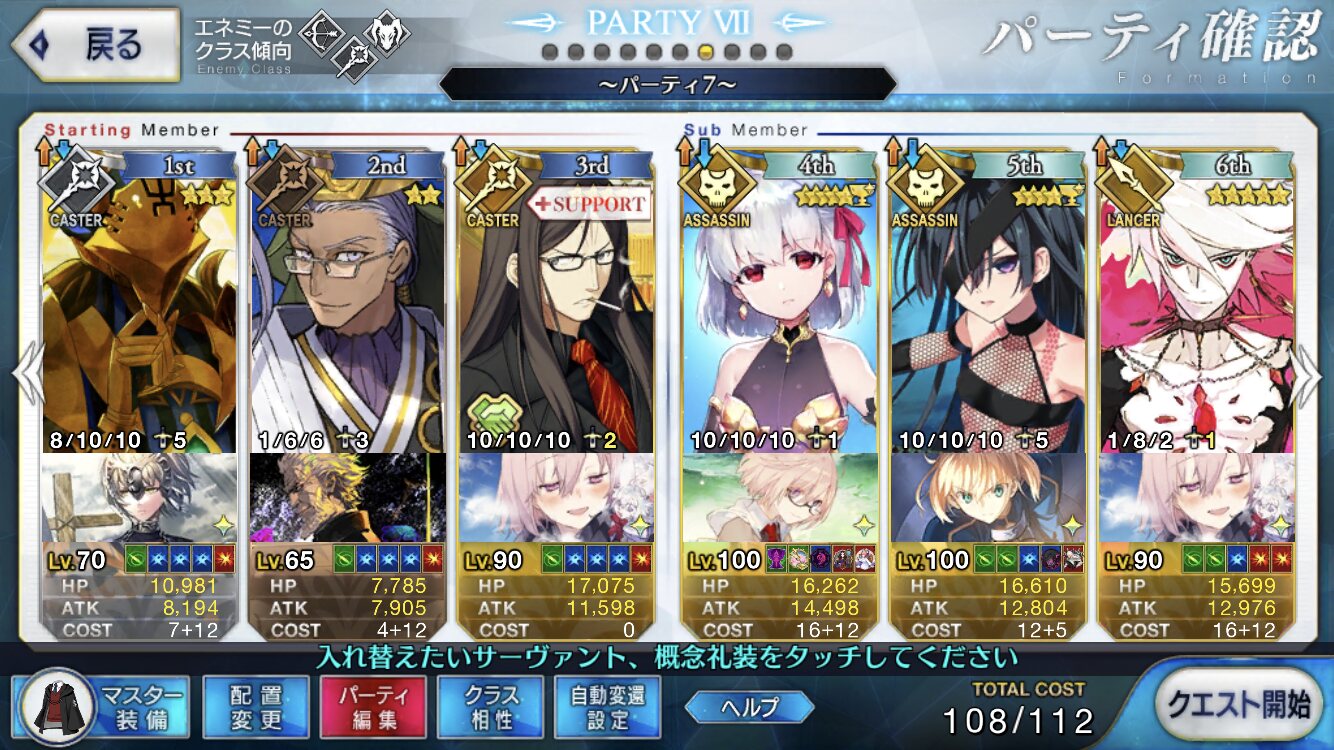Open 自動変還設定 settings
Viewport: 1334px width, 750px height.
[608, 707]
